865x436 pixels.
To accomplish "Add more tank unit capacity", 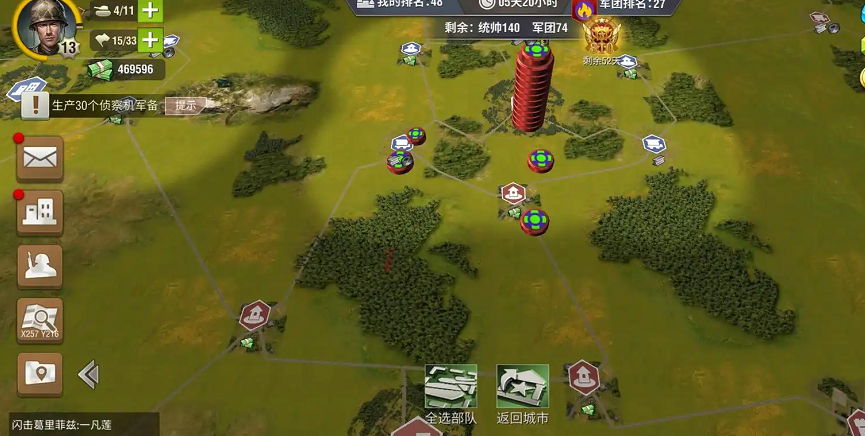I will tap(150, 11).
